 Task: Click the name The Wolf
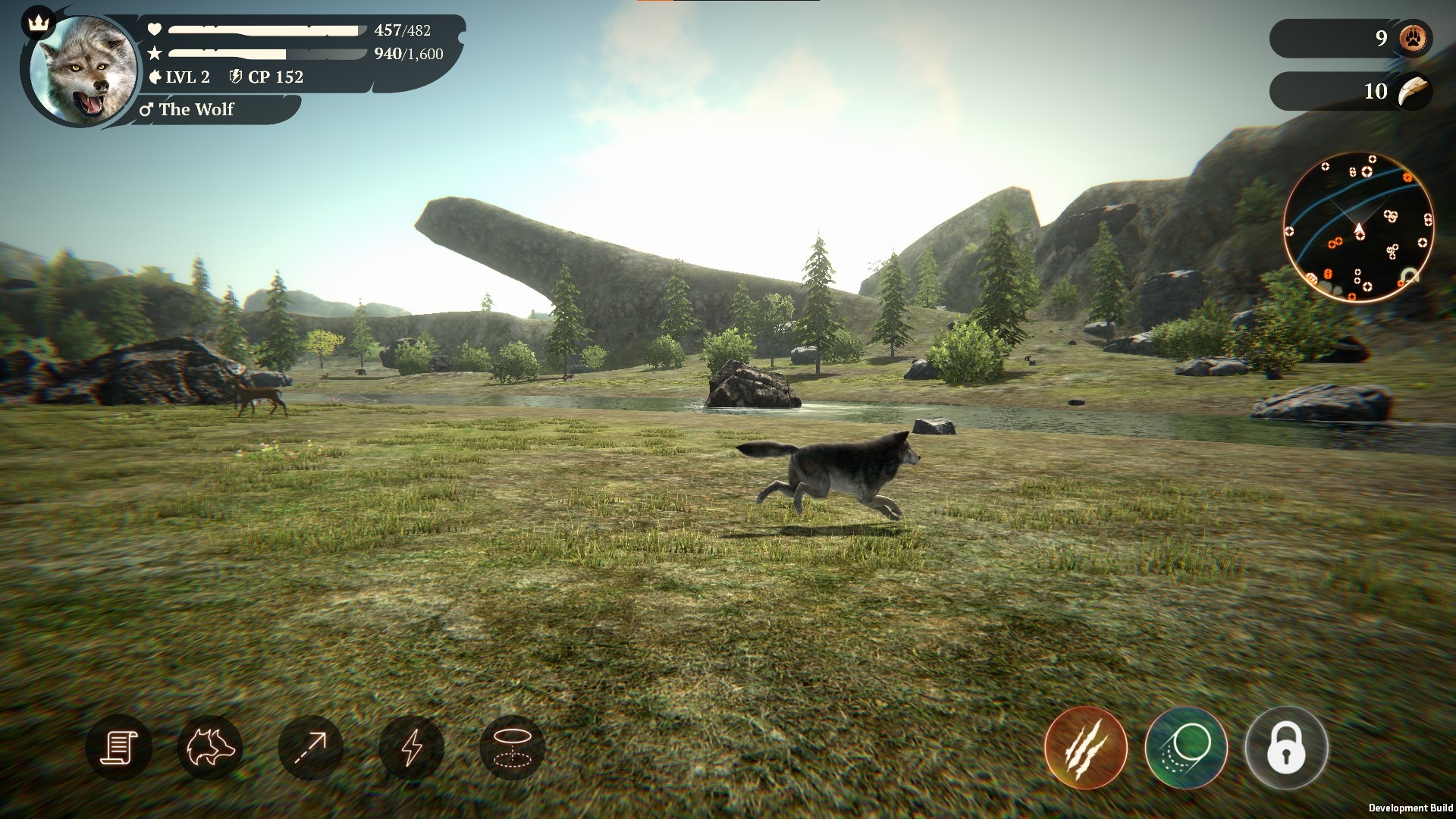coord(196,111)
